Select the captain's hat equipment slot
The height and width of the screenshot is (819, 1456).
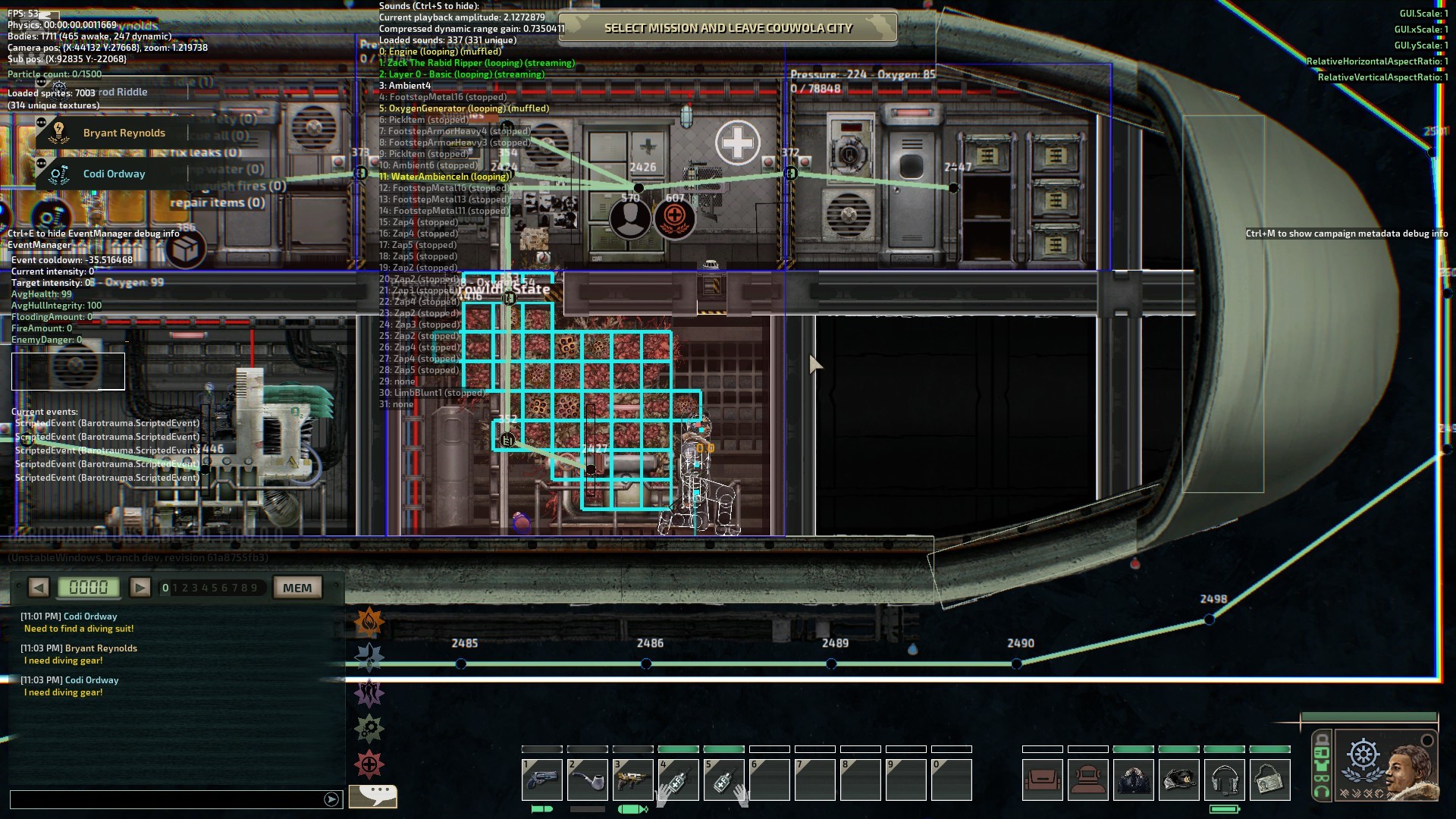coord(1178,780)
